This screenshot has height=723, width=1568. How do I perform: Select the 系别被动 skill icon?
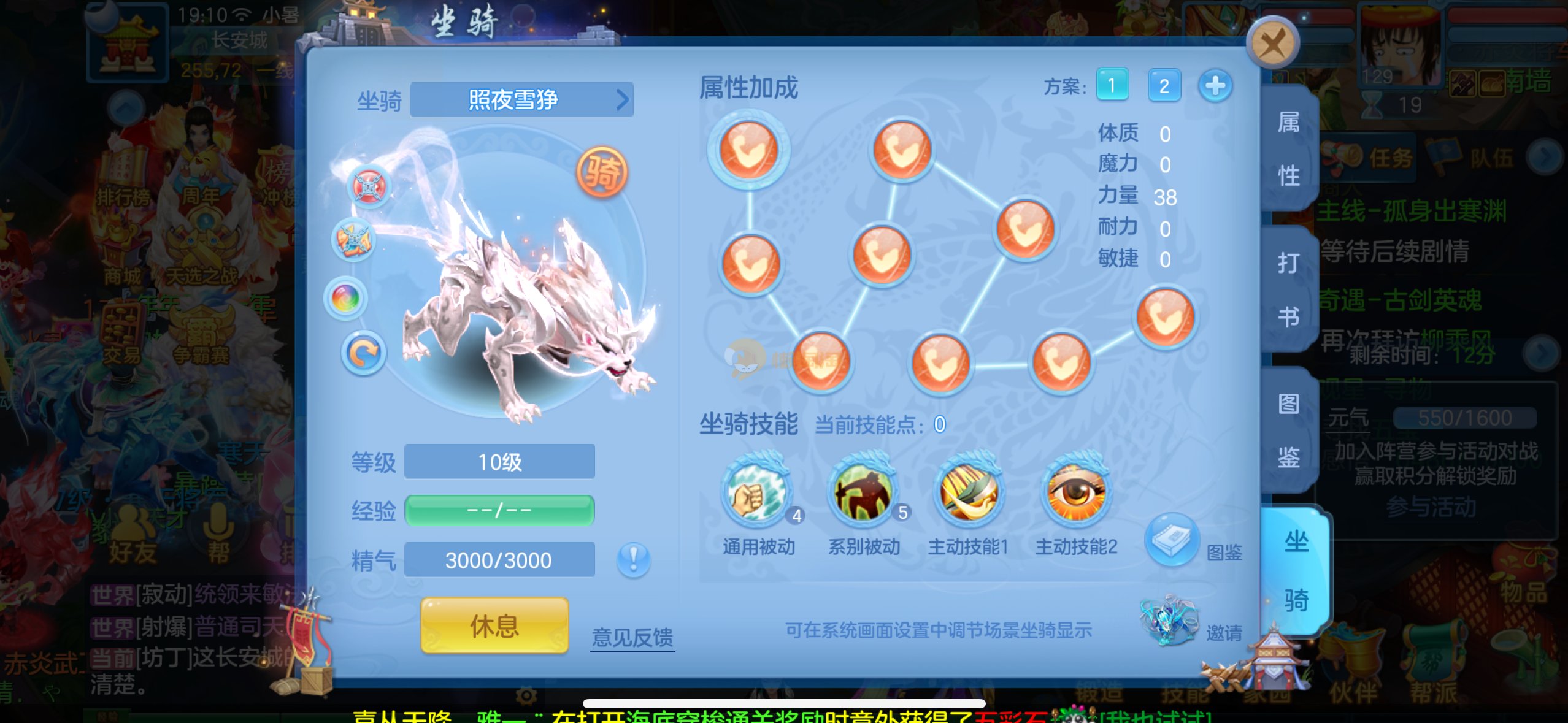tap(863, 492)
